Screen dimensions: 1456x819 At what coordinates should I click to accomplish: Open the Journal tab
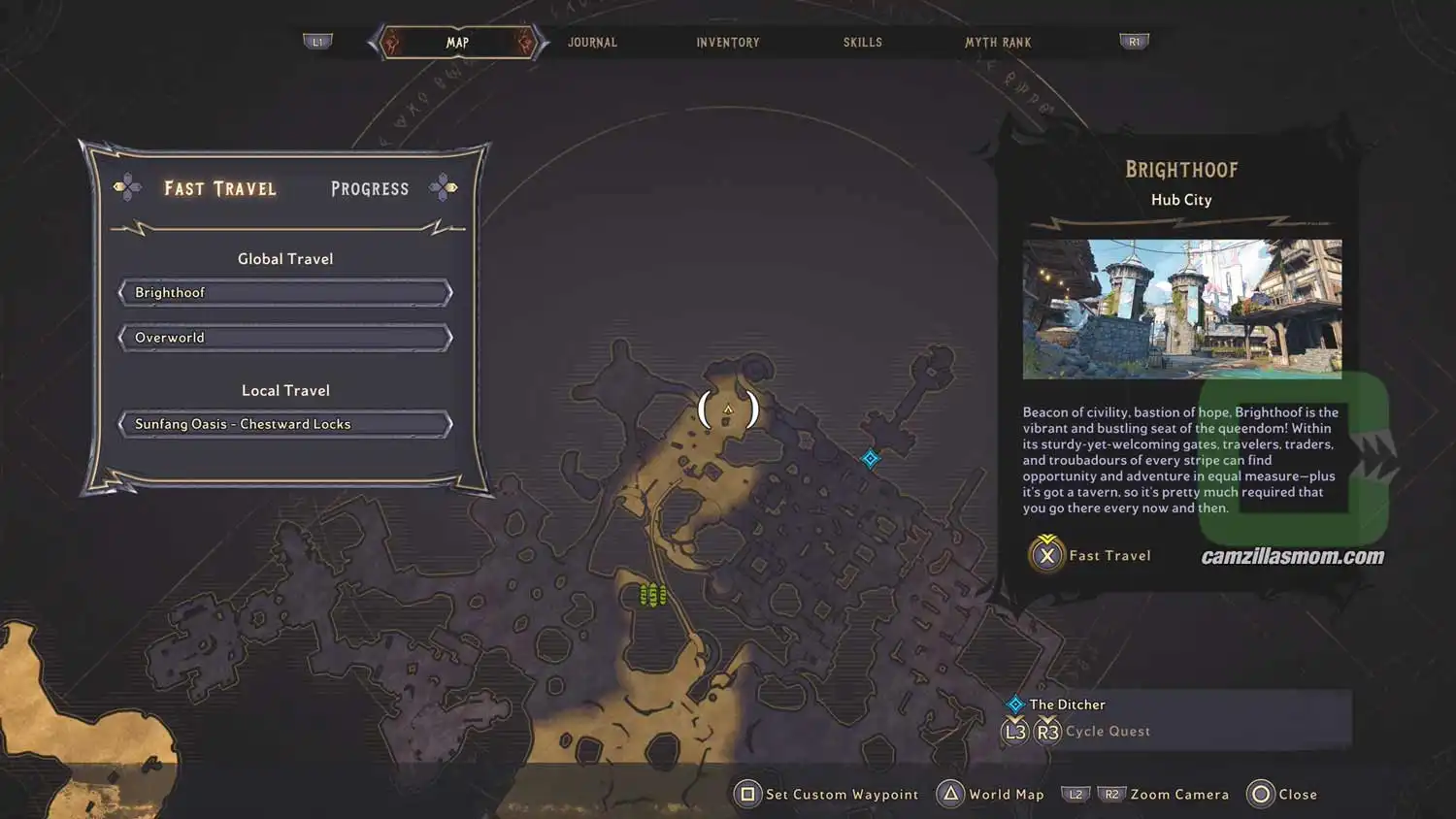pyautogui.click(x=592, y=43)
